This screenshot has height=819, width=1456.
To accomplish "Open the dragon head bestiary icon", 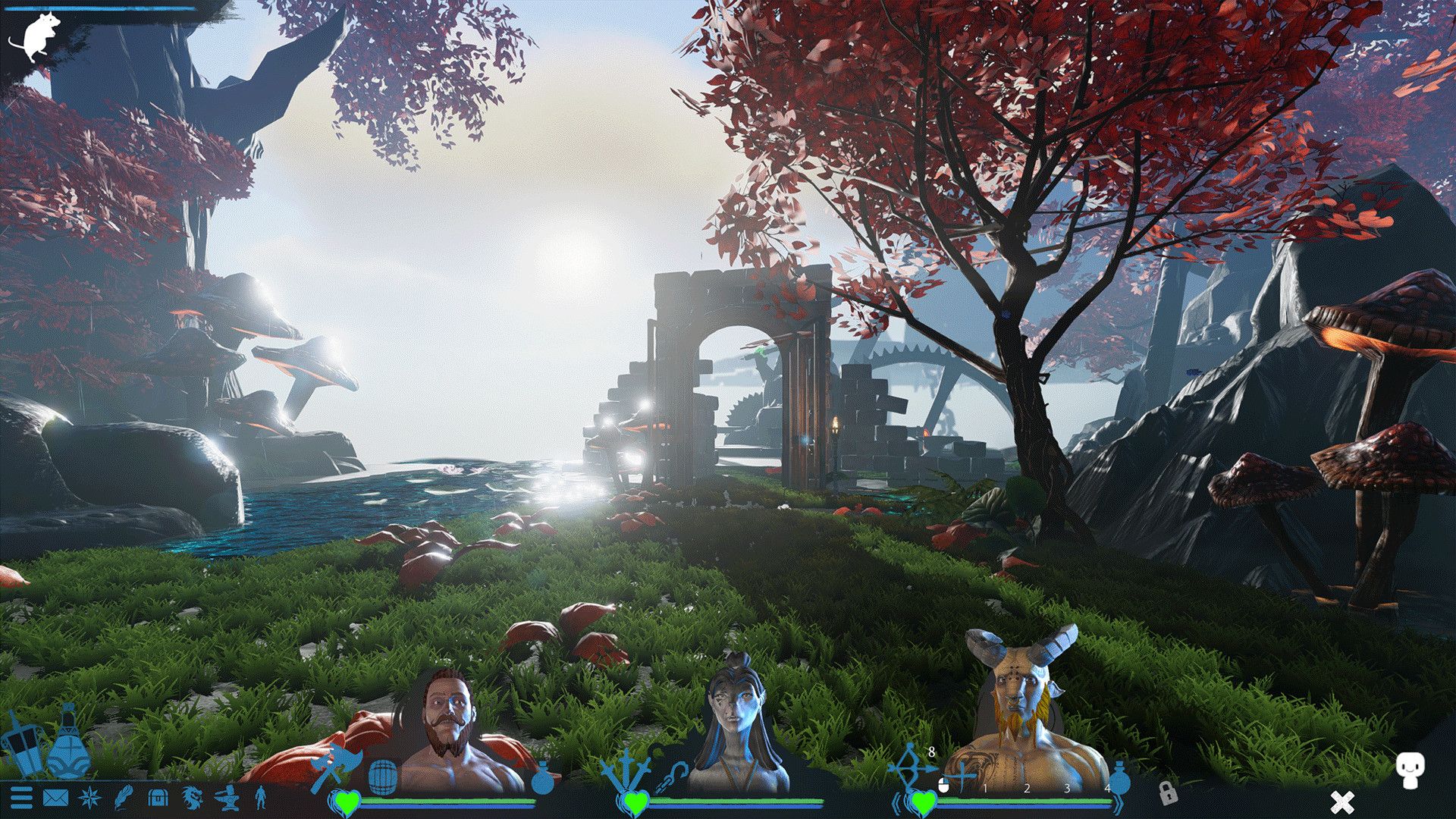I will tap(193, 798).
